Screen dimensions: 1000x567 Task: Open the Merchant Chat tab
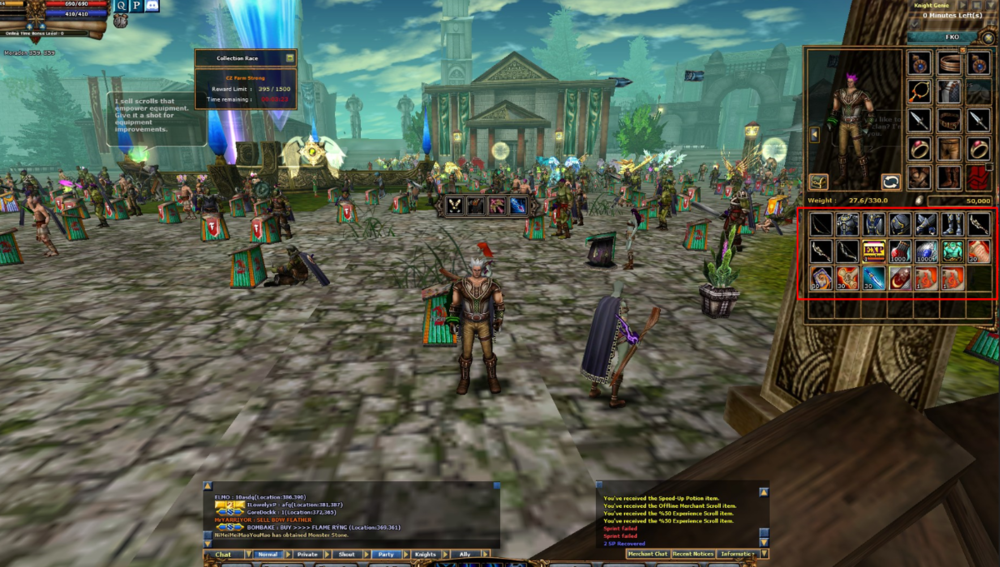(647, 553)
